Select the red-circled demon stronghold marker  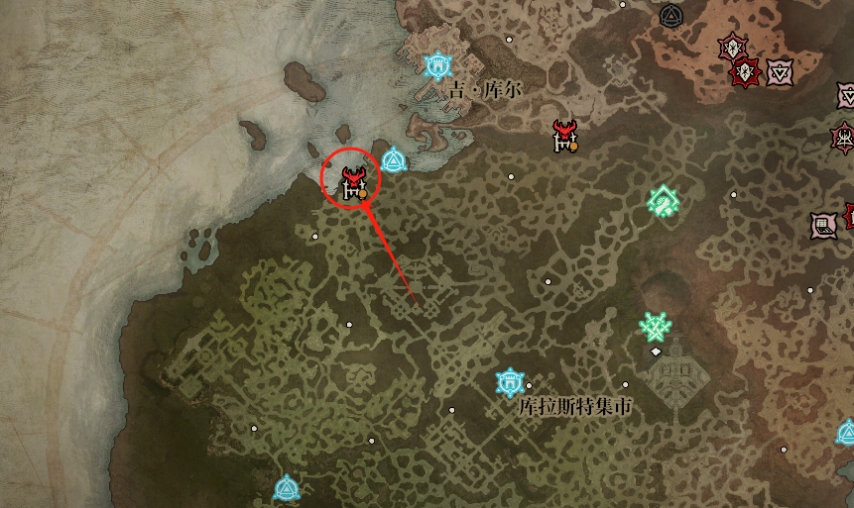pos(353,183)
